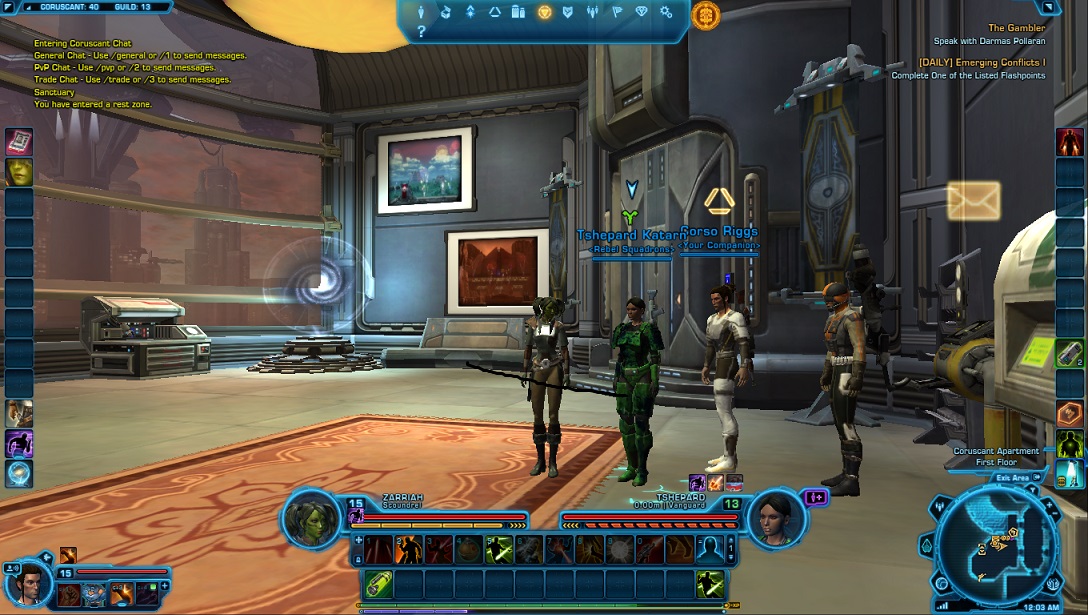Use the green flashlight item on the lower bar
The height and width of the screenshot is (615, 1088).
(379, 583)
